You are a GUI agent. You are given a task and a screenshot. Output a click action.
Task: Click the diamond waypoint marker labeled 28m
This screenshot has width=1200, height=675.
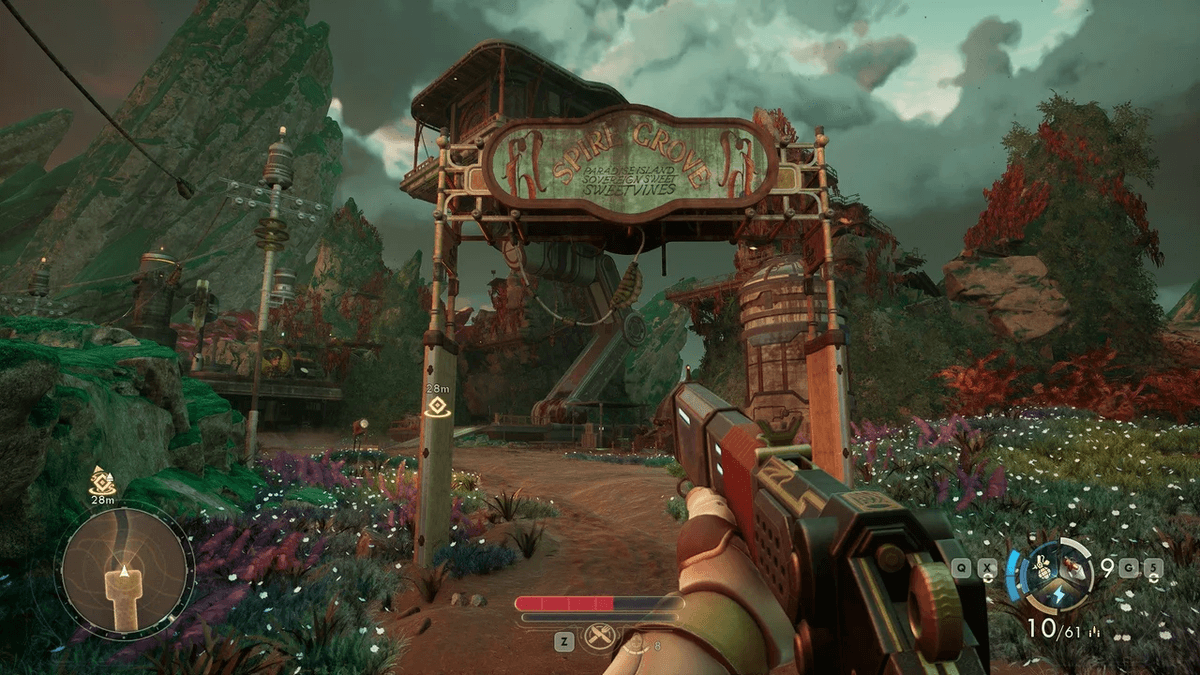[436, 406]
